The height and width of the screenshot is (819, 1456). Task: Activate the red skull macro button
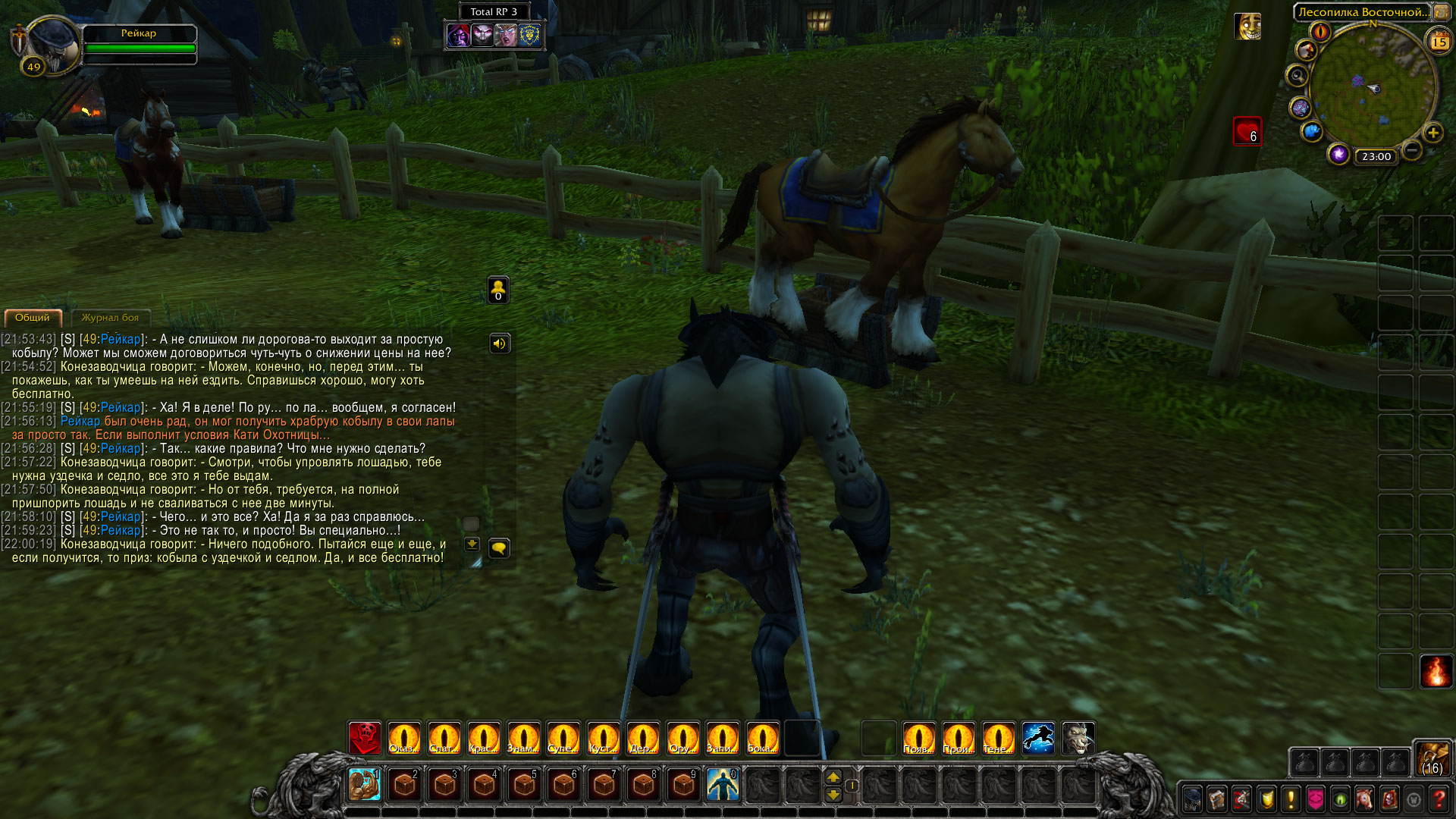tap(365, 738)
